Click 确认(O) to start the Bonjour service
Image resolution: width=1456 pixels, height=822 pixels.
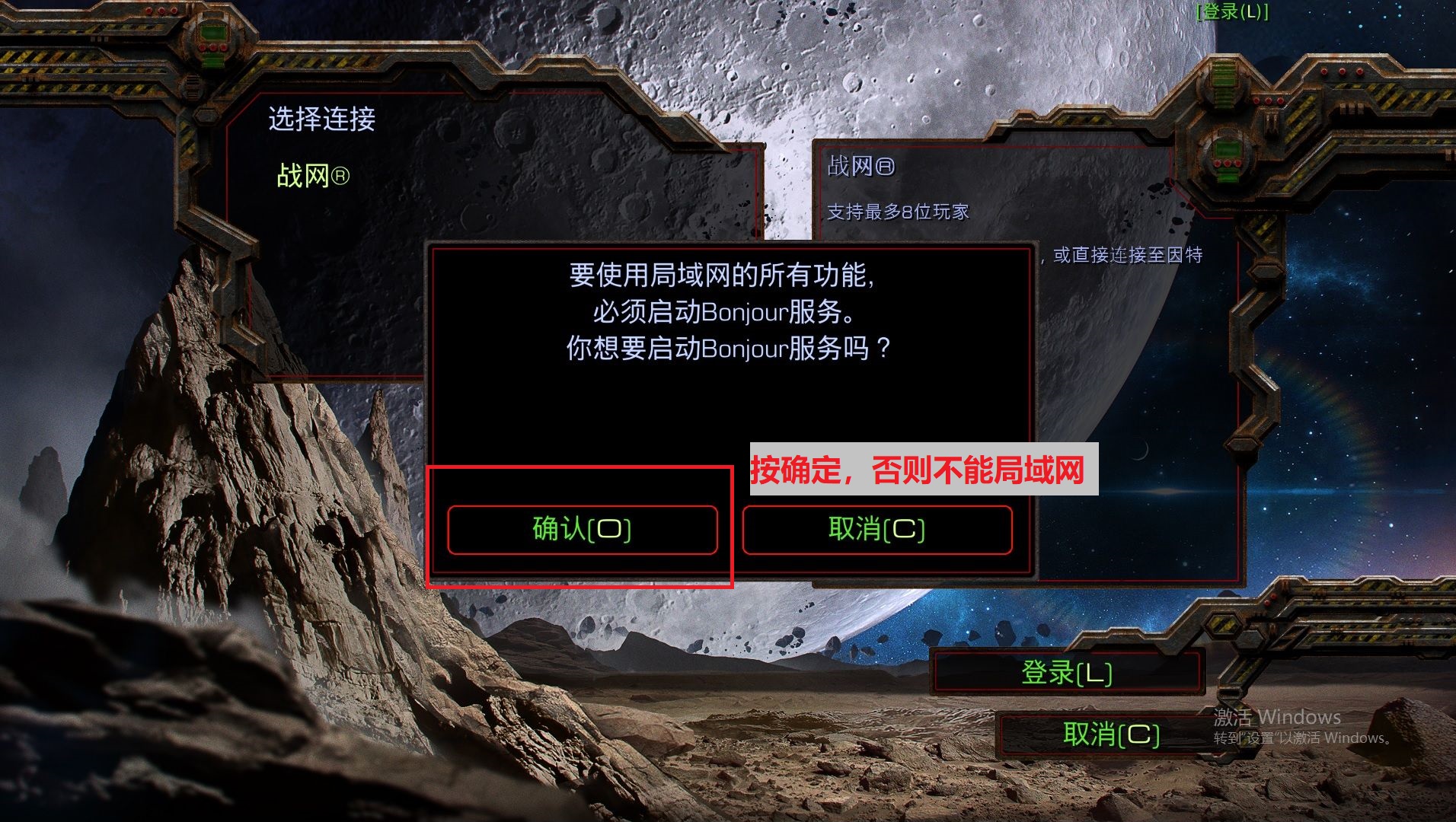[x=583, y=530]
